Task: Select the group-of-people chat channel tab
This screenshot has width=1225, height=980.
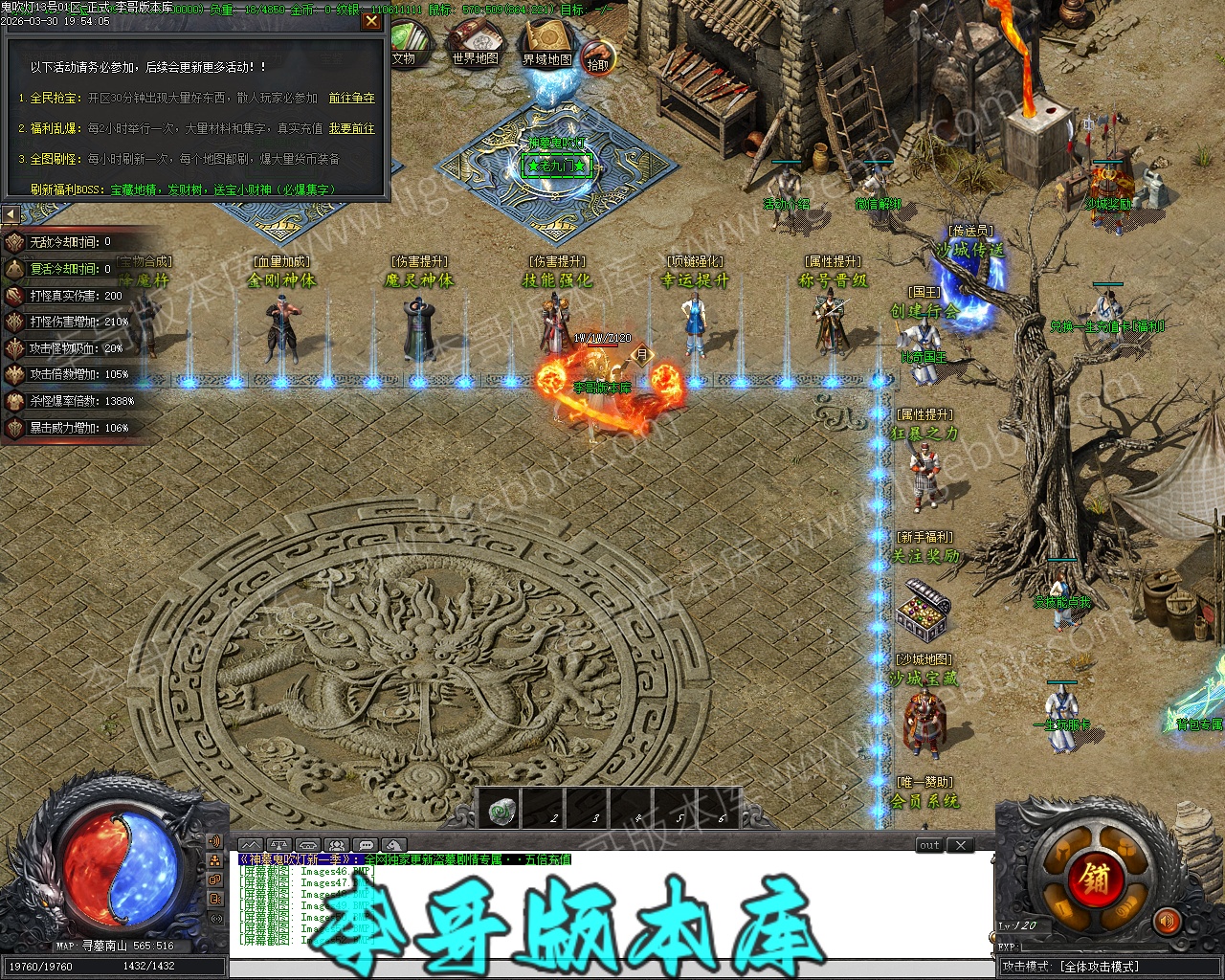Action: [336, 845]
